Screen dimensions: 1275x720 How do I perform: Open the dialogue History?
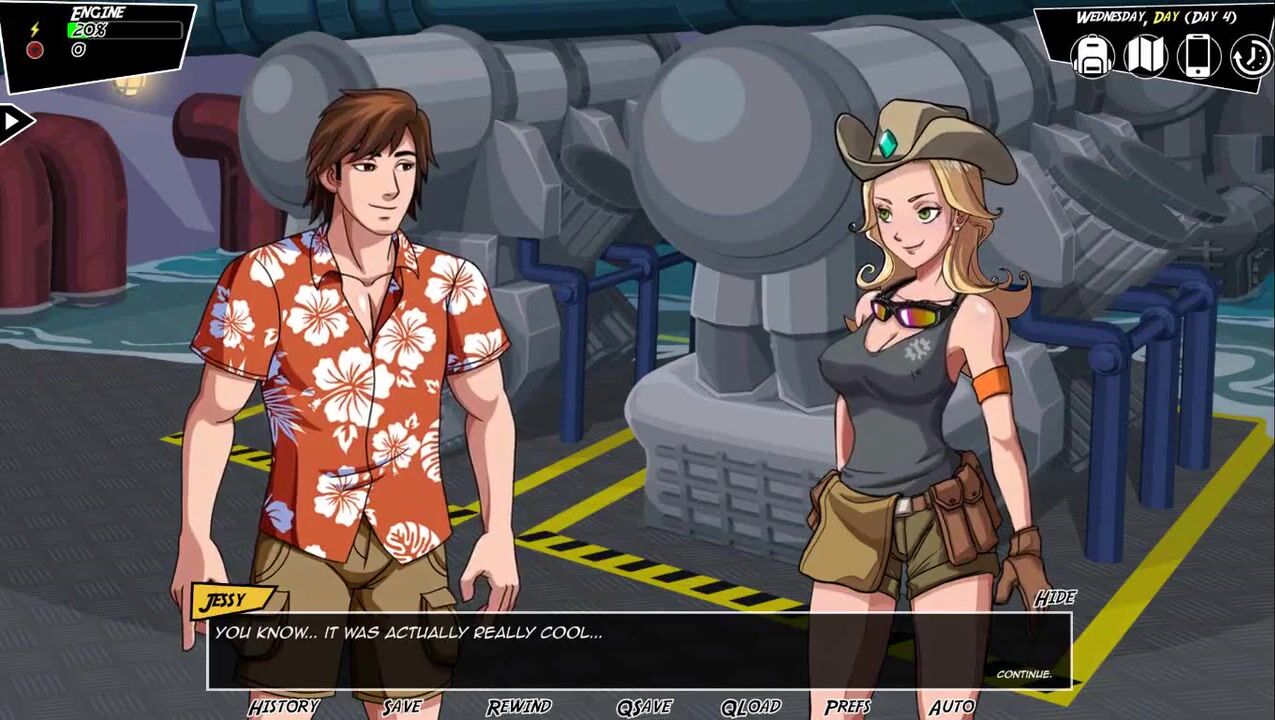tap(283, 707)
